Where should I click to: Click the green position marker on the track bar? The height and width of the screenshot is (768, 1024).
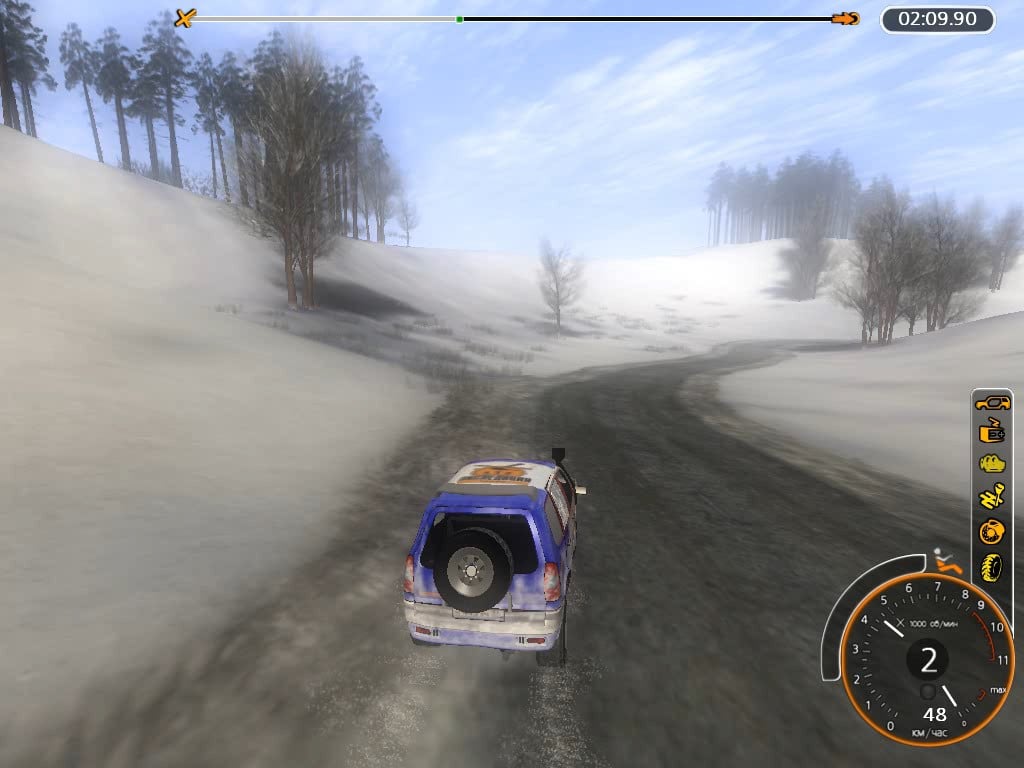(459, 19)
